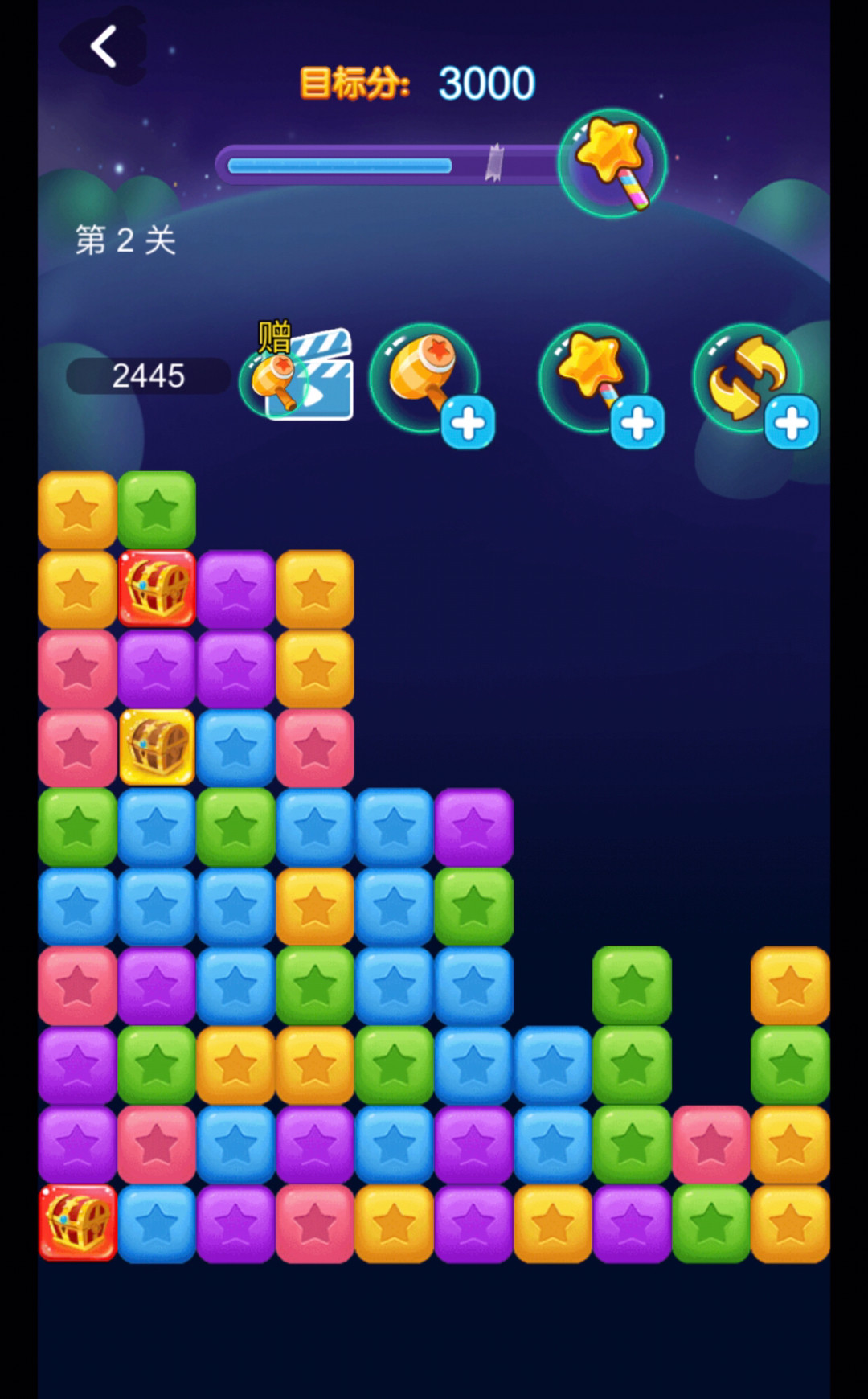Go back using the arrow button
868x1399 pixels.
click(104, 46)
